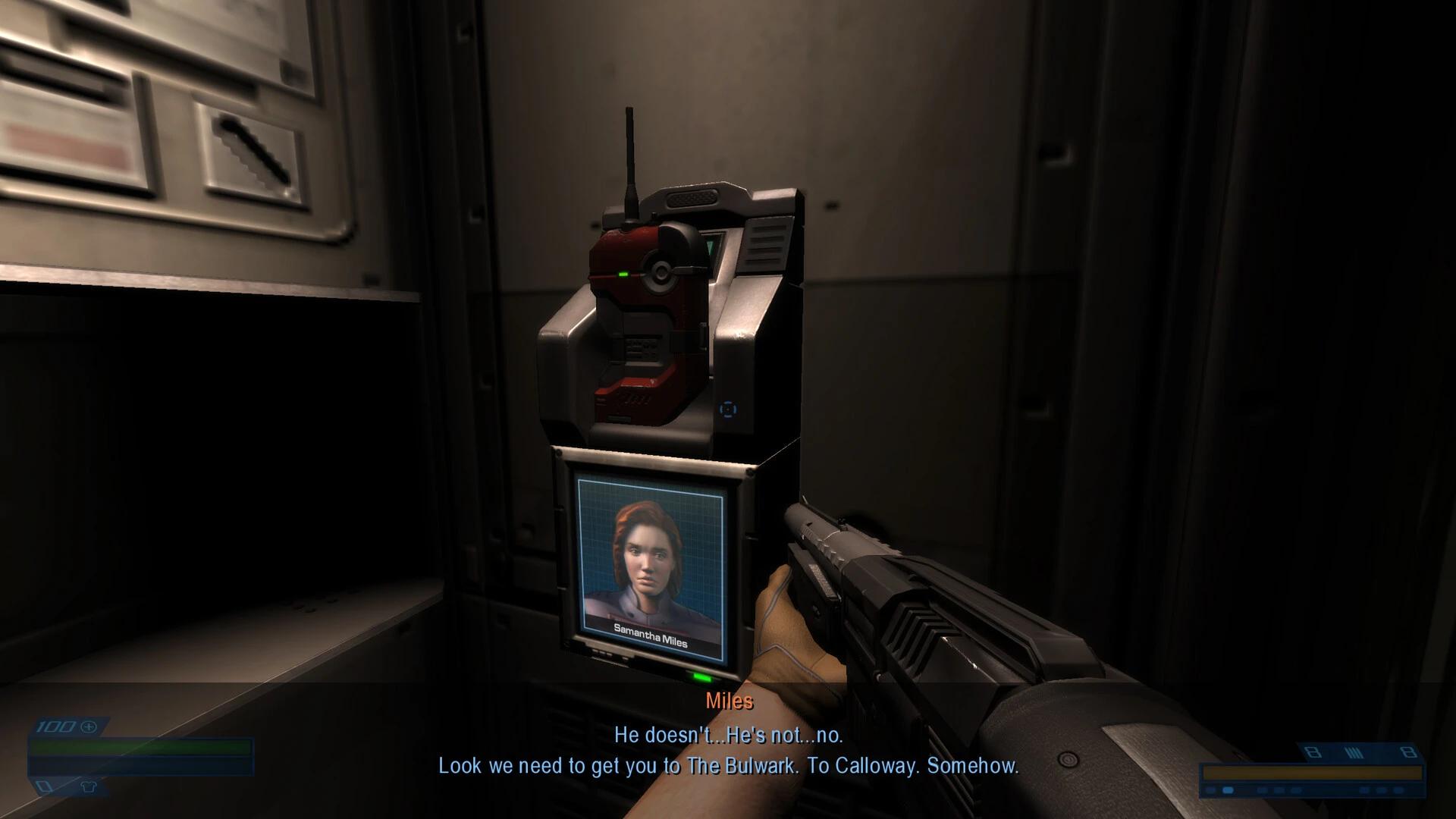Click the health cross icon near 100
Image resolution: width=1456 pixels, height=819 pixels.
(89, 727)
